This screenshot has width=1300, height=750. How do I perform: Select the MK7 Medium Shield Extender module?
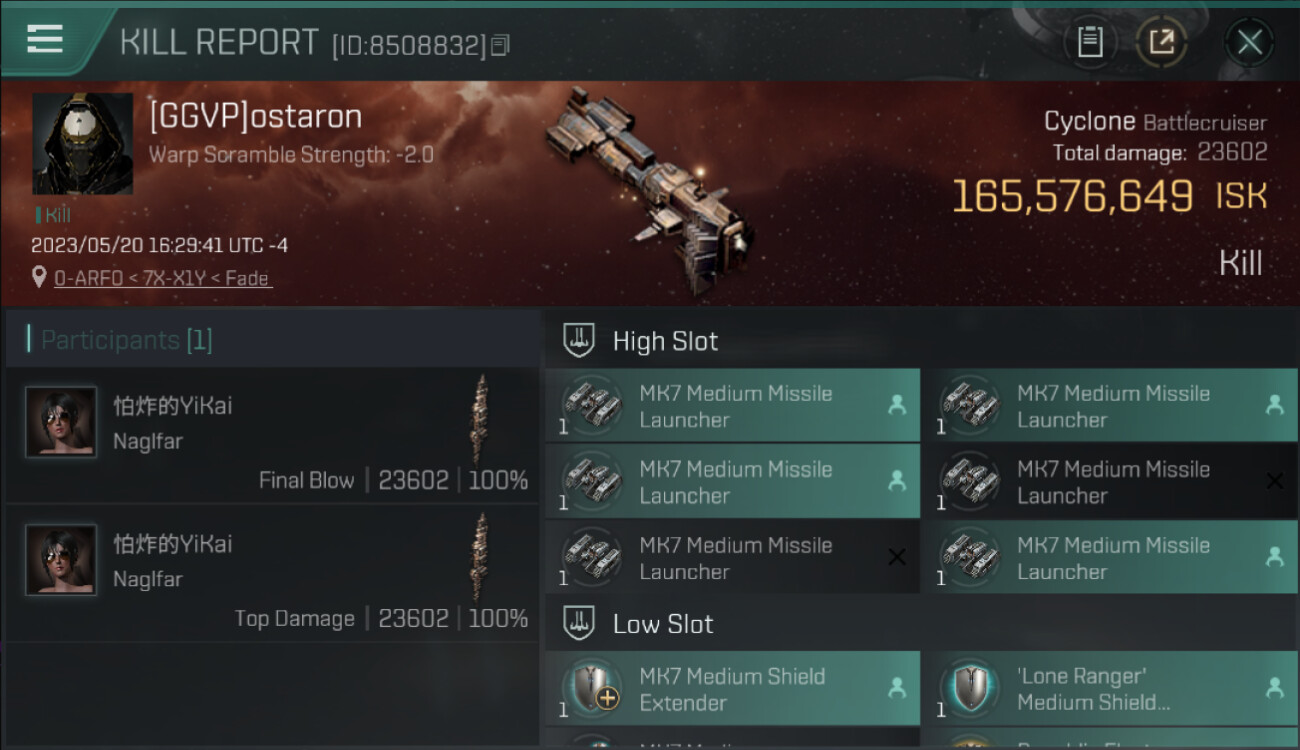[x=732, y=689]
